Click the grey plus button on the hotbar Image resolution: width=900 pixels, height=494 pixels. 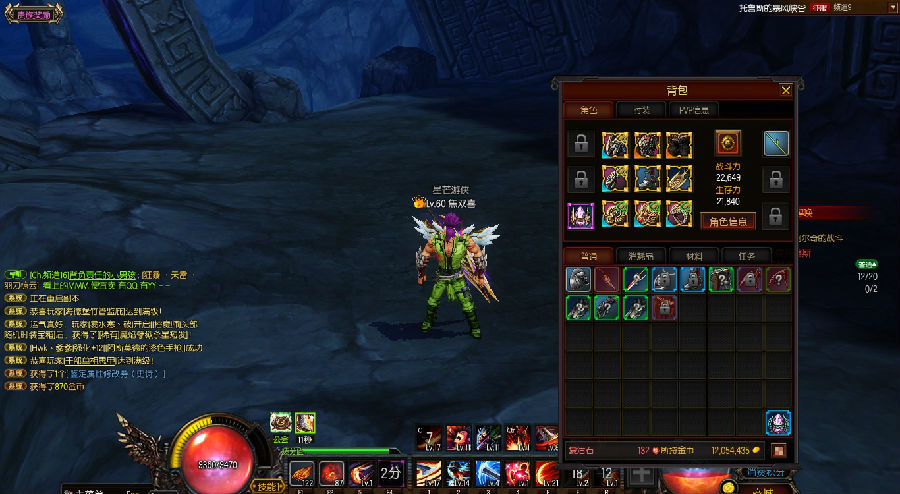(637, 473)
